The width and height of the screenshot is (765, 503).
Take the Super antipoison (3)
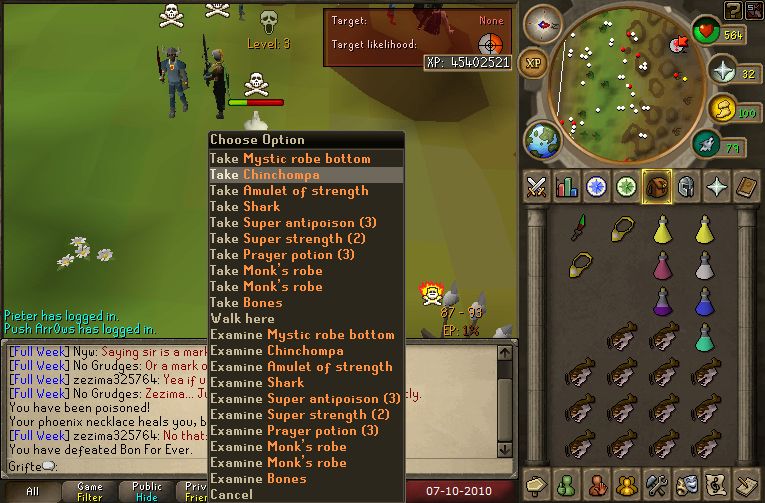[x=293, y=223]
